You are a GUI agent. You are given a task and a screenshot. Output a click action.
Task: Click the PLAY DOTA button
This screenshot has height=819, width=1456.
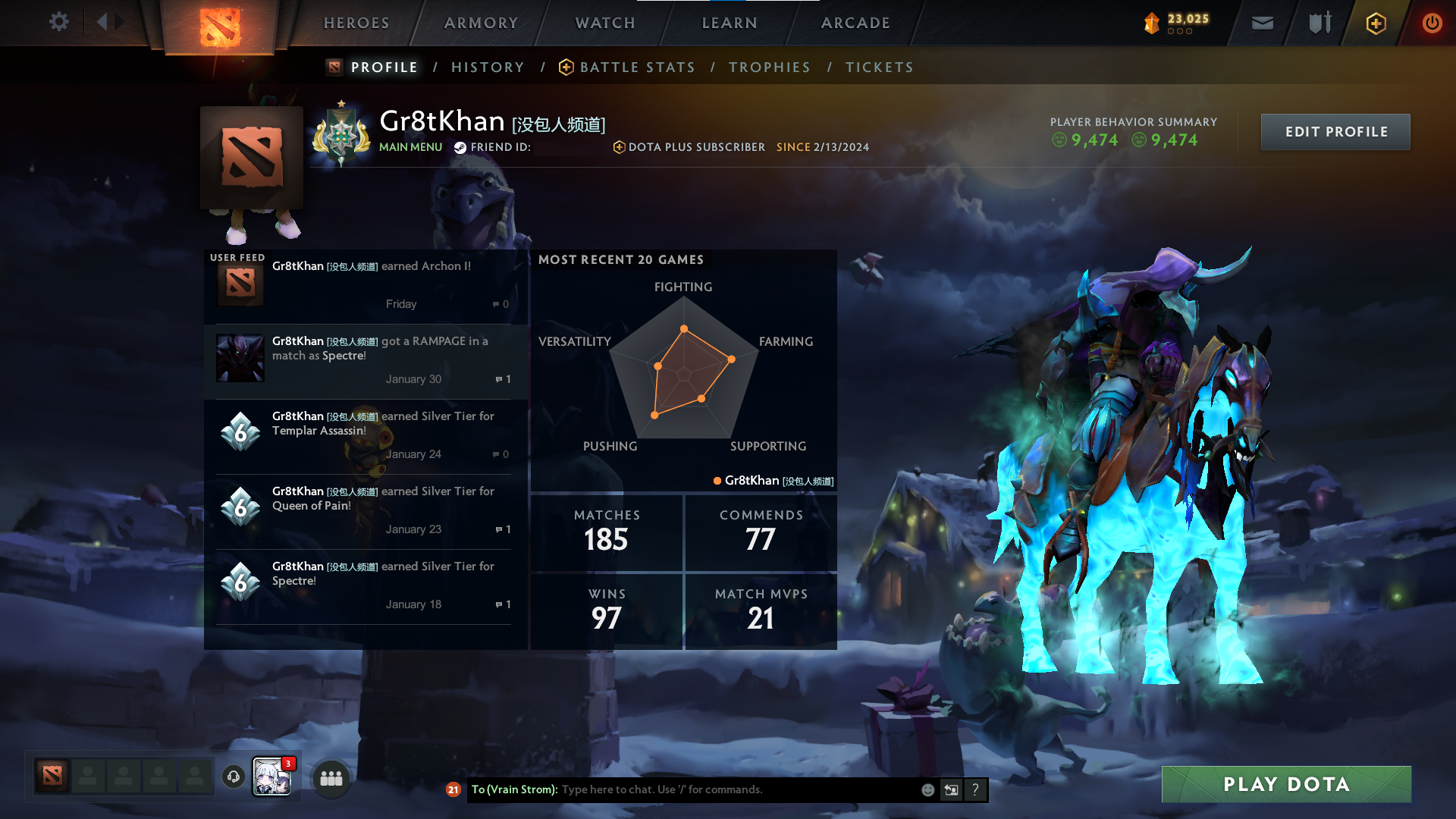pyautogui.click(x=1285, y=784)
